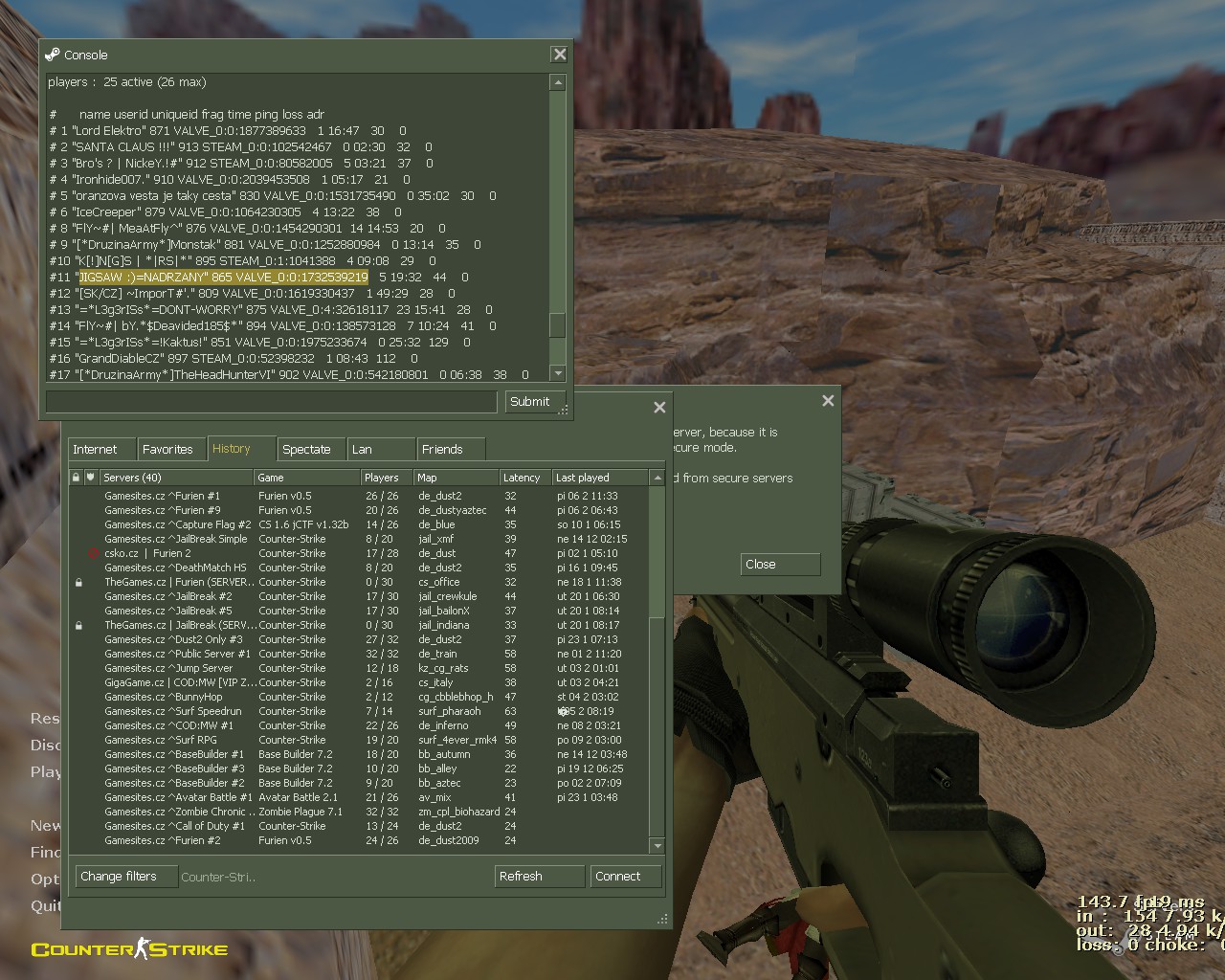1225x980 pixels.
Task: Select the Gamesites.cz ^Furien #1 server
Action: point(163,496)
